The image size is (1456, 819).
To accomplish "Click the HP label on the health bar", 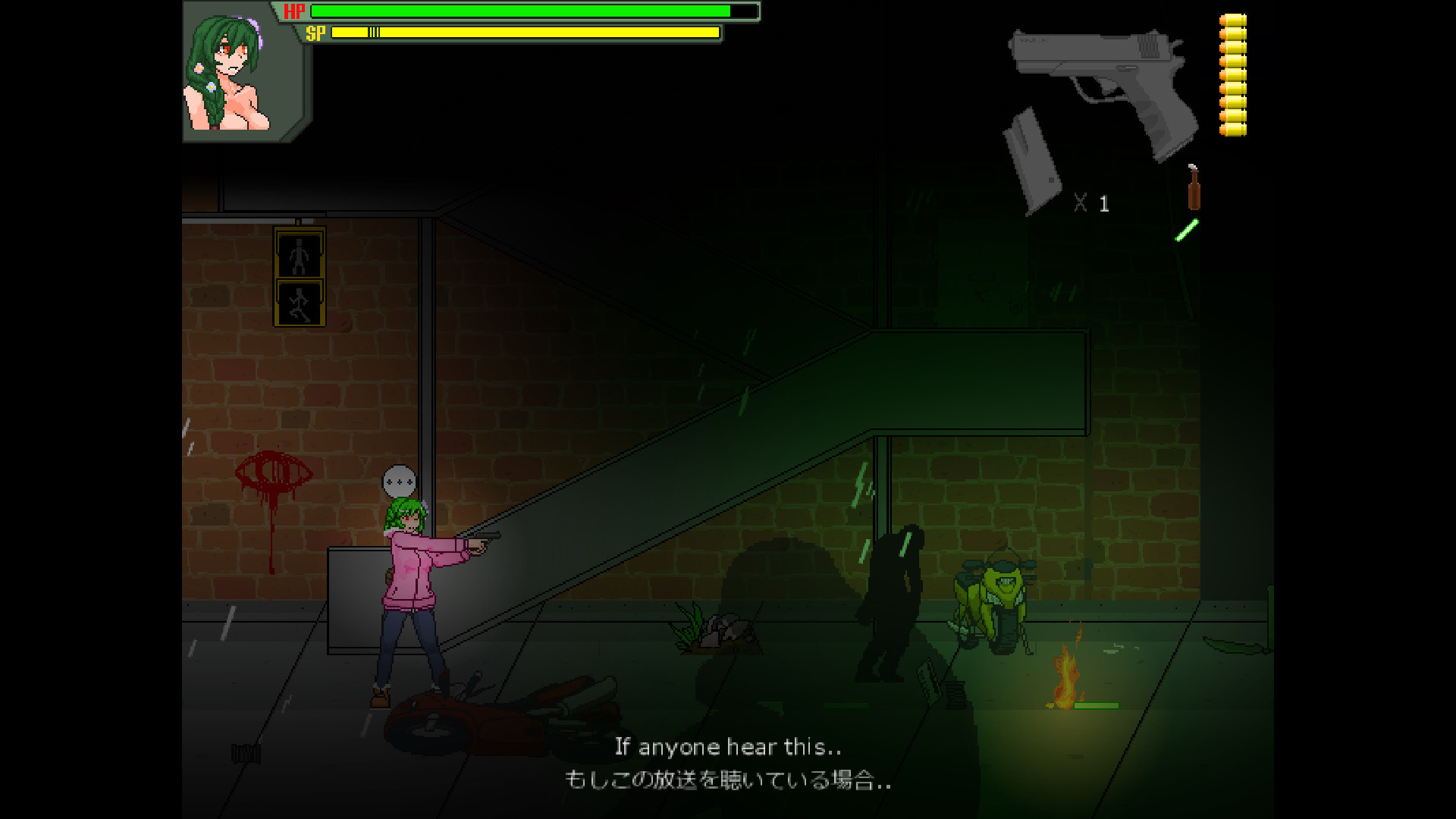I will click(294, 11).
